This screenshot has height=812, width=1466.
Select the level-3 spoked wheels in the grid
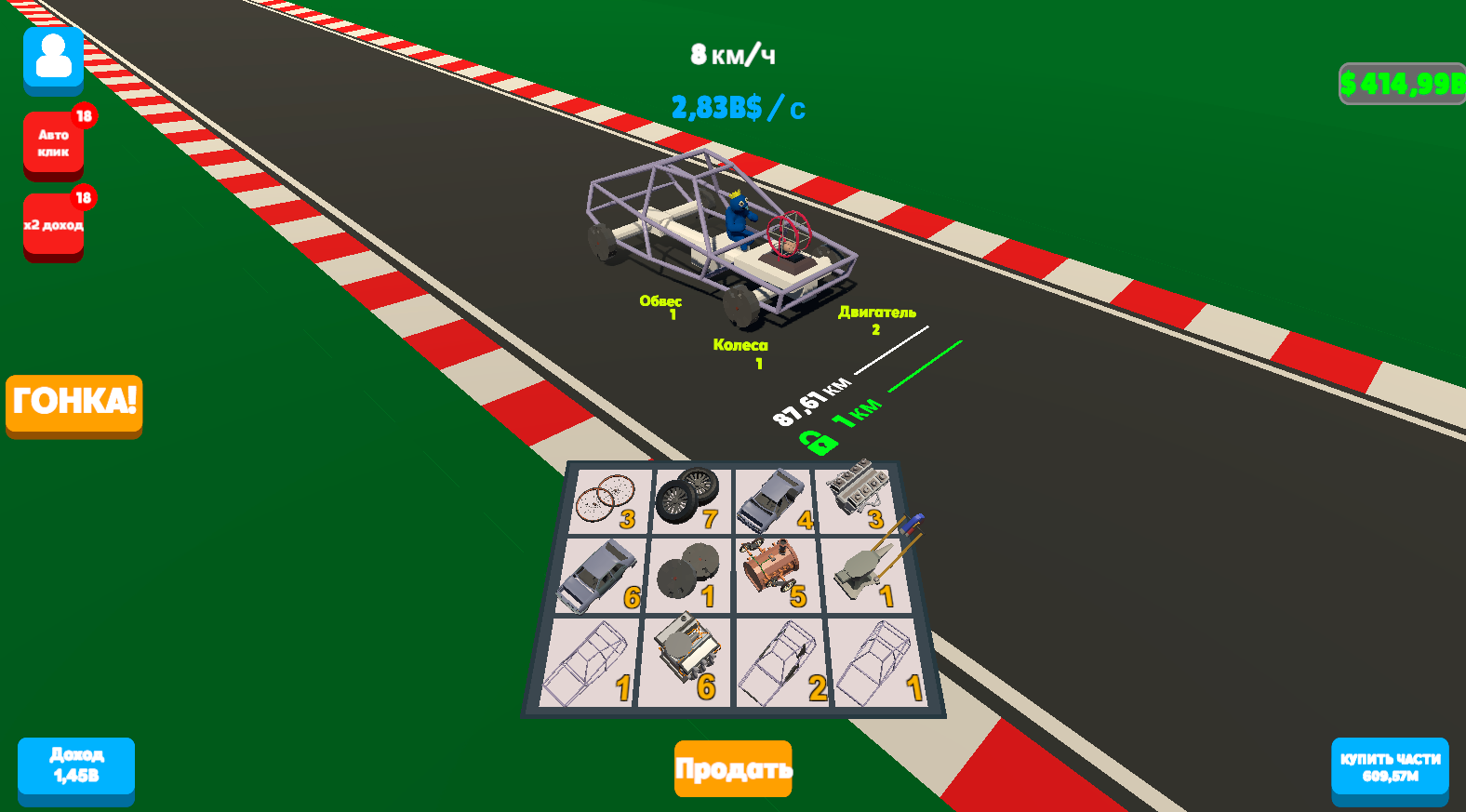[x=606, y=498]
